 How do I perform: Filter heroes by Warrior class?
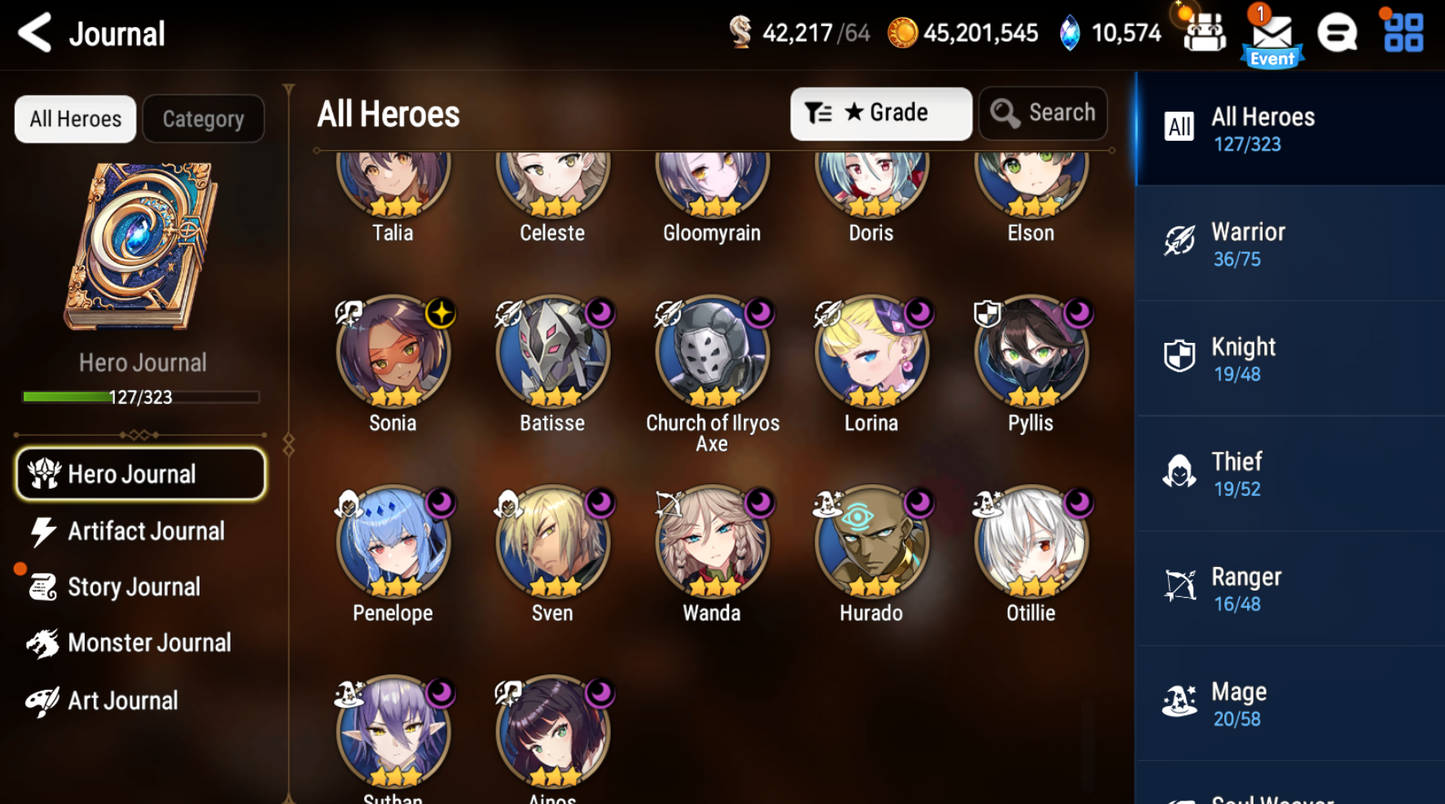click(x=1289, y=244)
